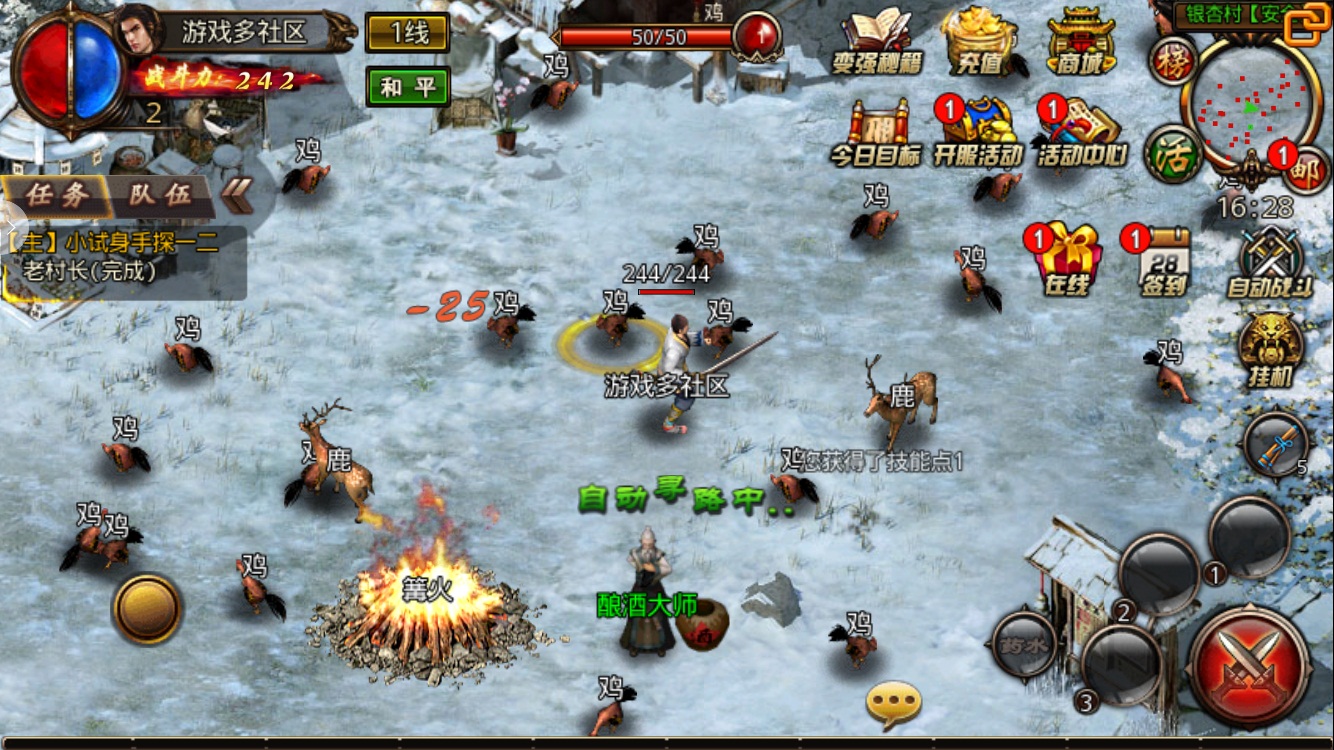Change the 1线 server line

coord(407,33)
